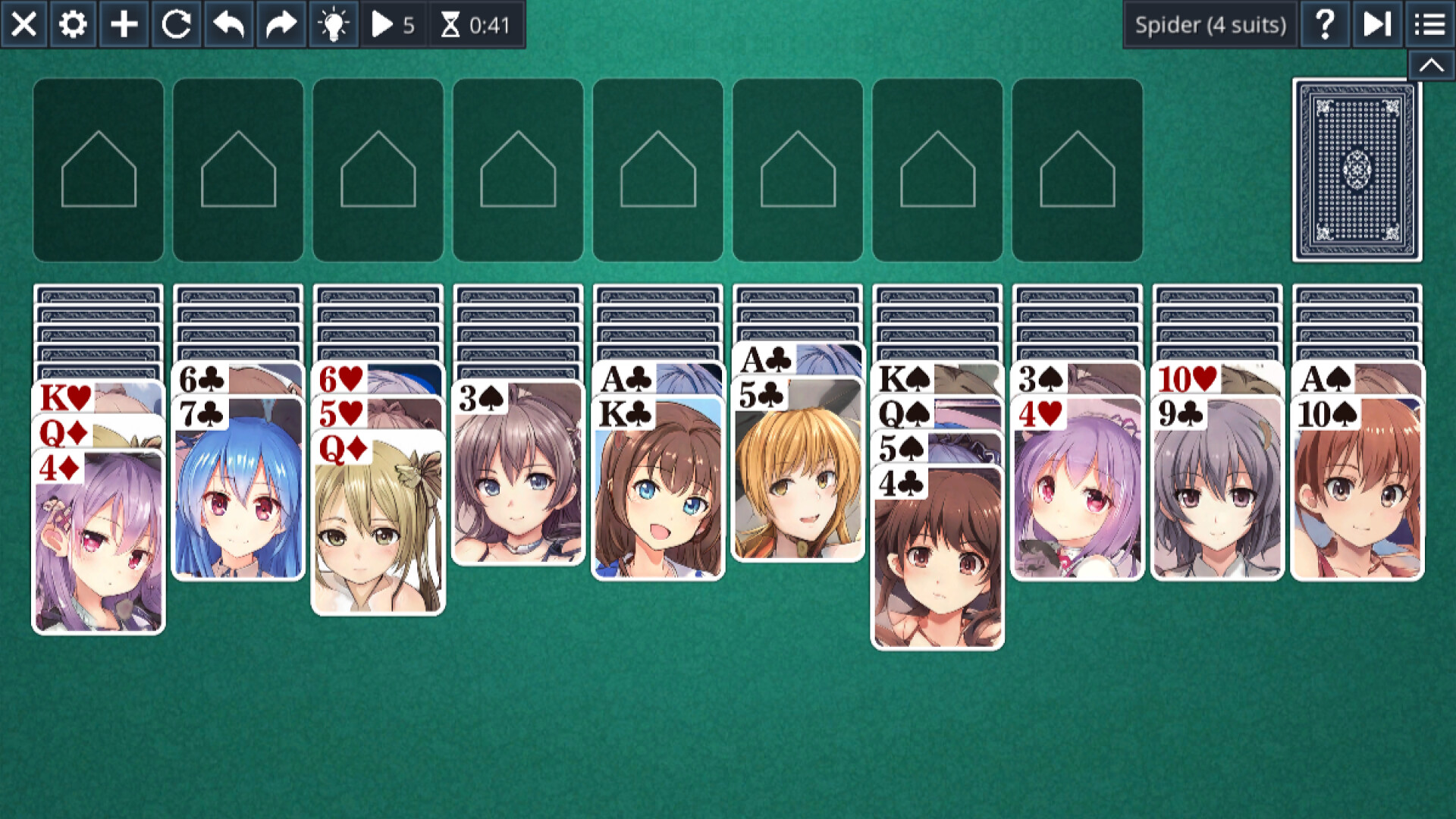
Task: Request a hint with the lightbulb
Action: 332,24
